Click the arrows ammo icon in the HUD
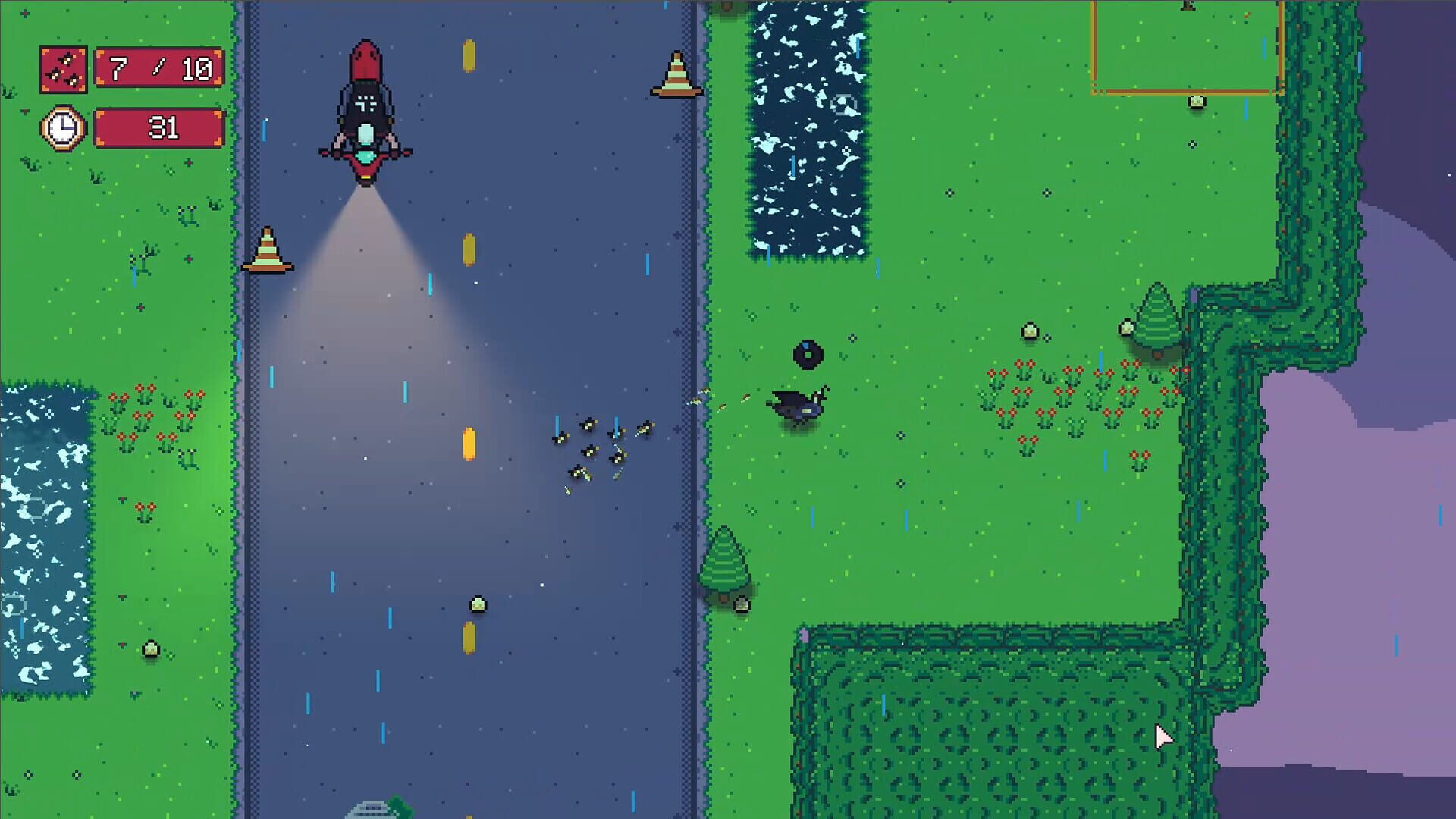This screenshot has width=1456, height=819. coord(64,68)
